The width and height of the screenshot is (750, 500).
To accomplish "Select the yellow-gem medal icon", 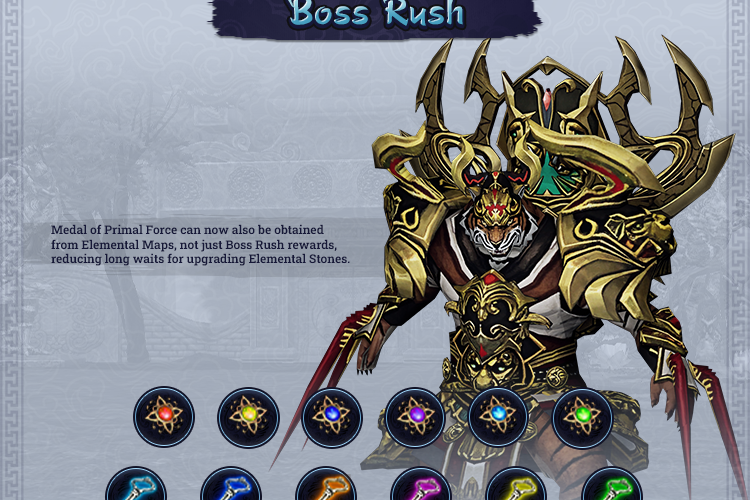I will click(x=248, y=417).
